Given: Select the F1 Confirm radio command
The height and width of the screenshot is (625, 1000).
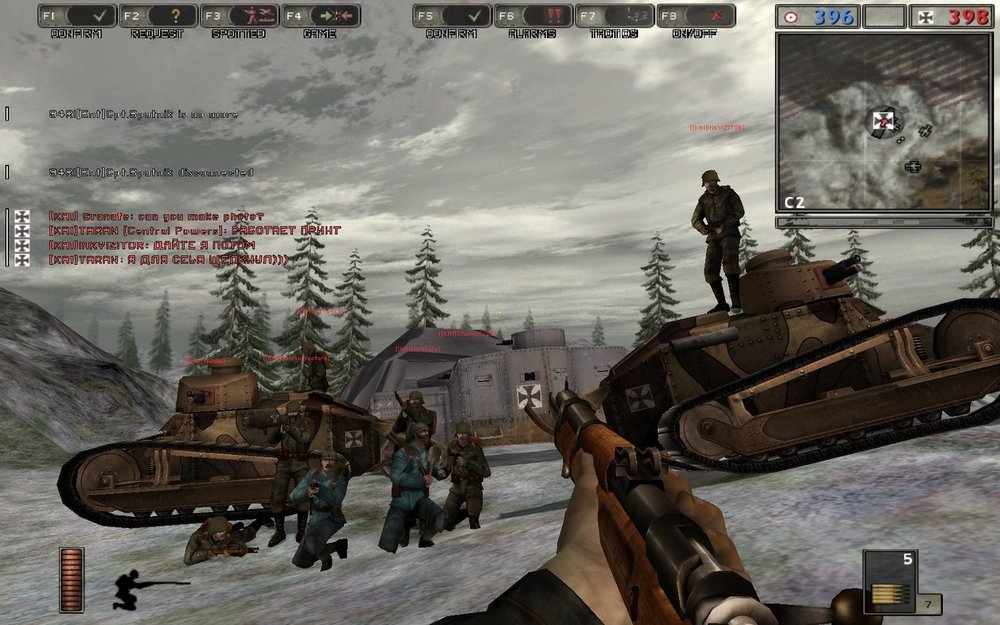Looking at the screenshot, I should click(x=77, y=16).
